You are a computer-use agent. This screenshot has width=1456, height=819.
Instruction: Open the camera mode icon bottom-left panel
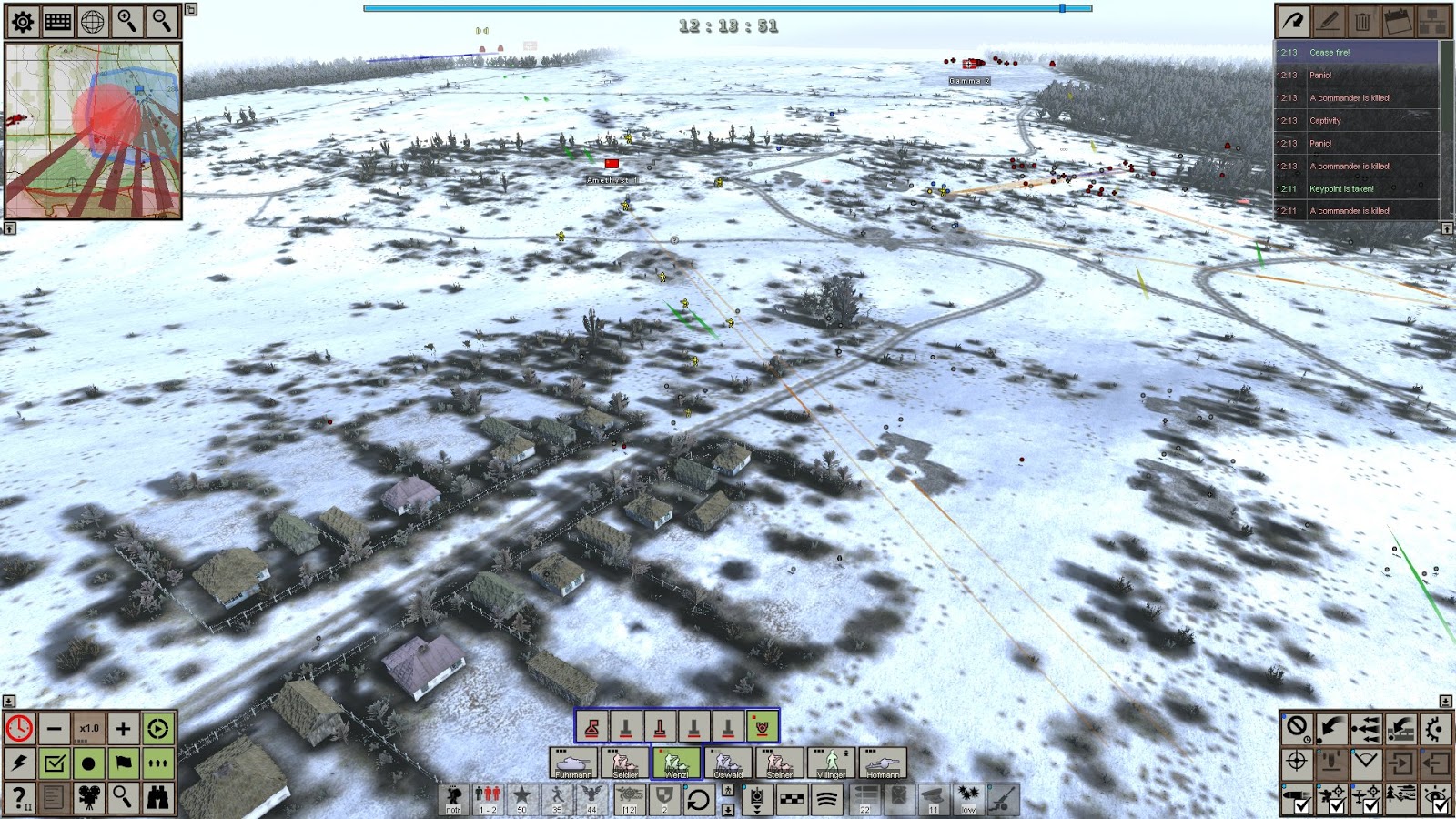[89, 799]
